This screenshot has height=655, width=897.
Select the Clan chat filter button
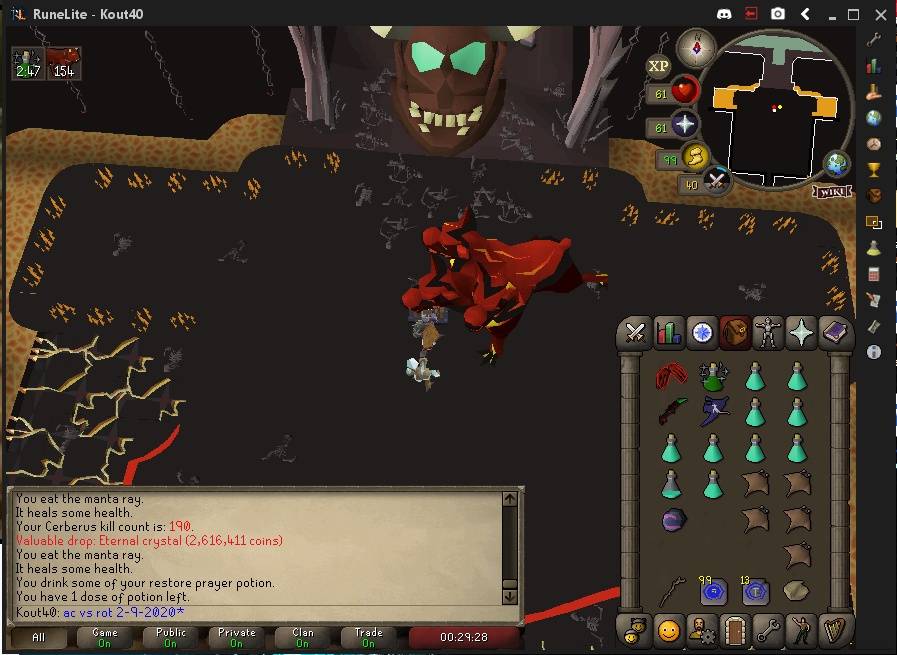tap(303, 637)
